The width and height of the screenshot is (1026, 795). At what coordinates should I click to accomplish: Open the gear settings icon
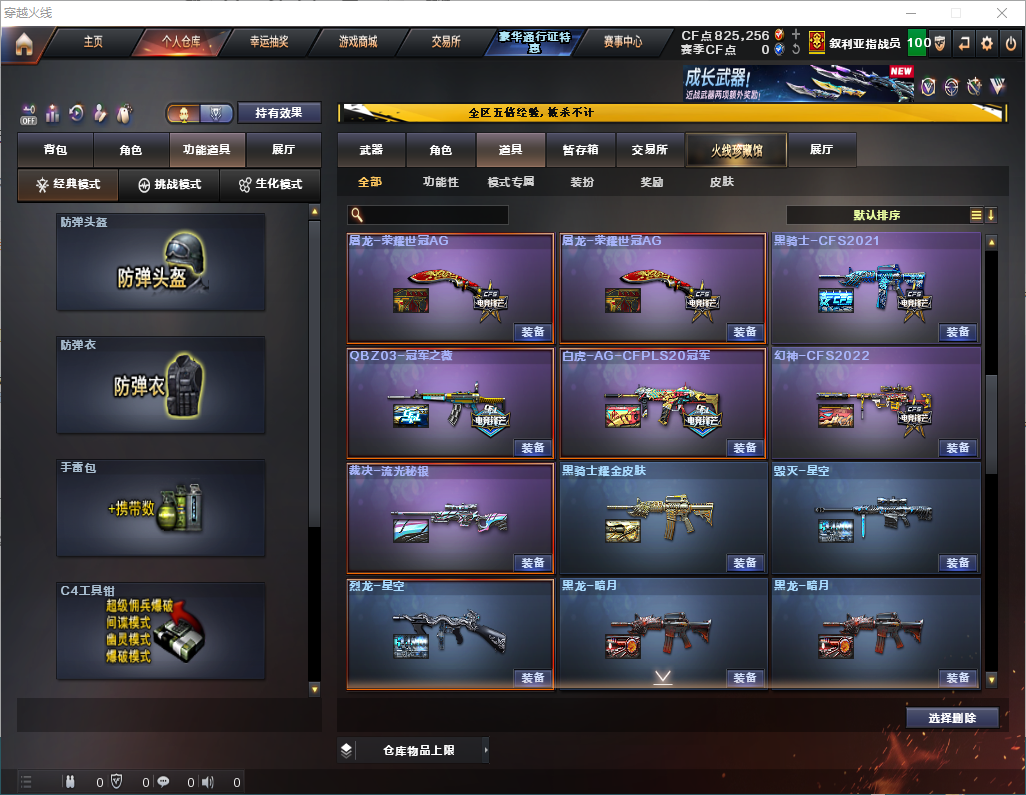tap(987, 43)
